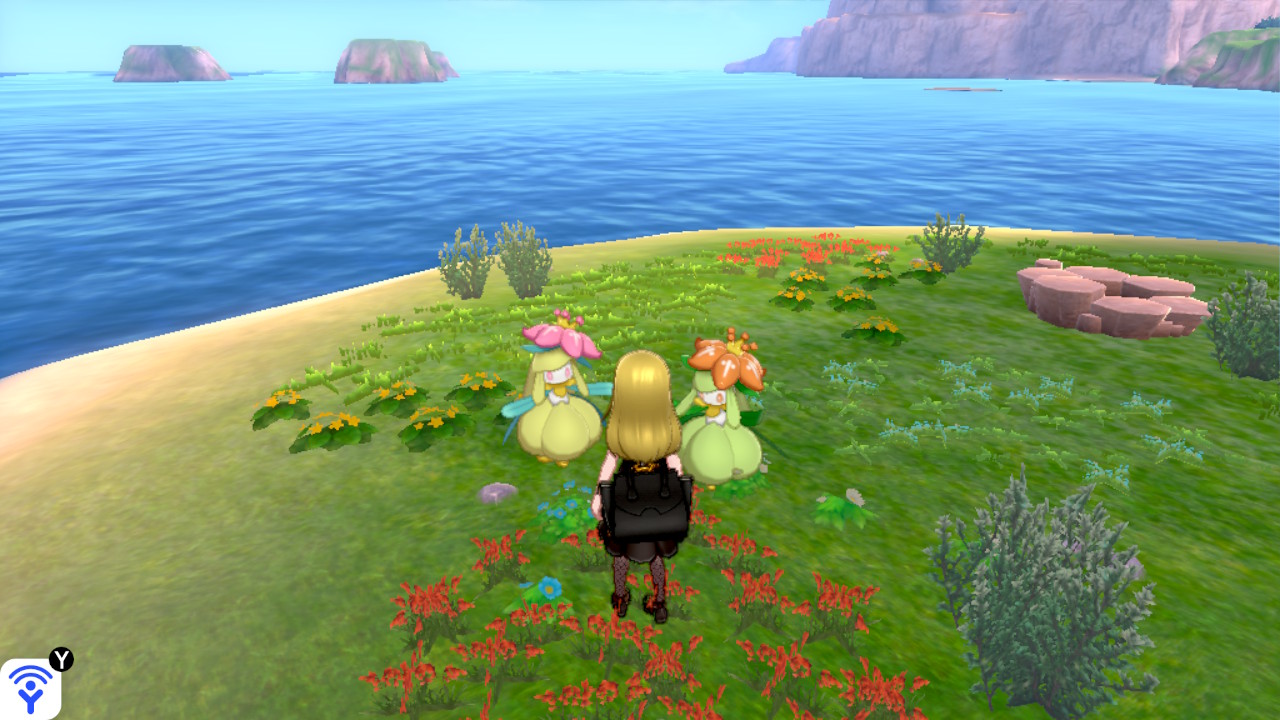Open the Y-Comm wireless icon
The width and height of the screenshot is (1280, 720).
(x=30, y=688)
